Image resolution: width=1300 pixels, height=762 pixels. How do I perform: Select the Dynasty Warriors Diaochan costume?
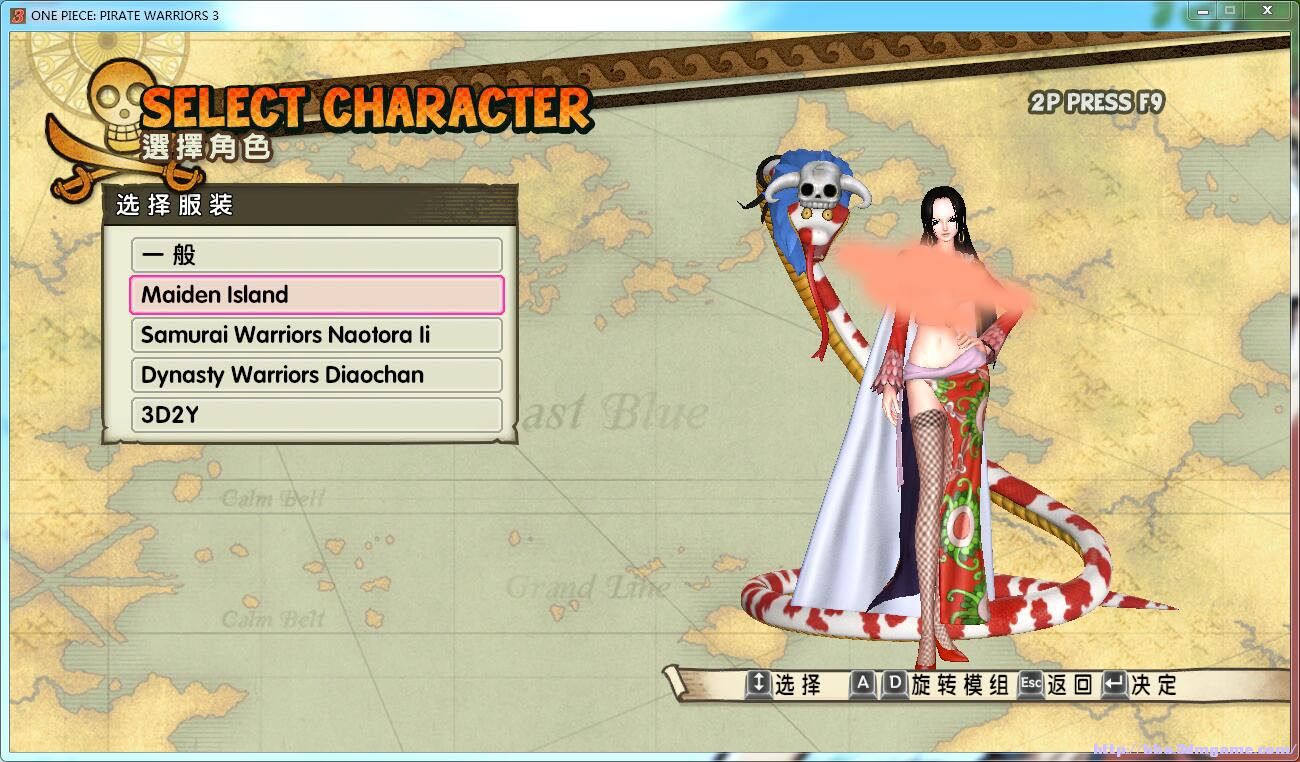(x=316, y=375)
